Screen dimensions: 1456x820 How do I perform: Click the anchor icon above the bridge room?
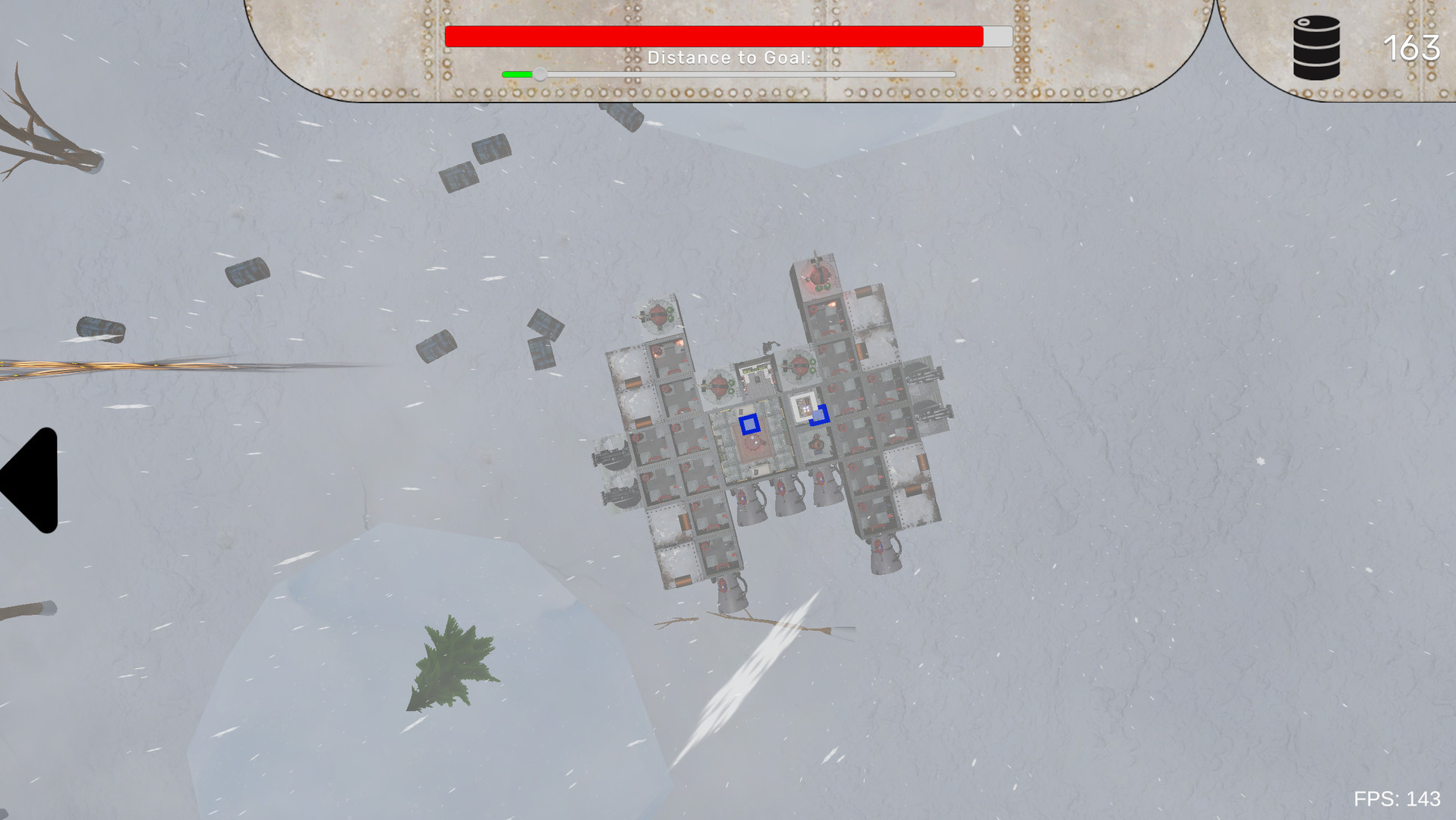pos(771,345)
